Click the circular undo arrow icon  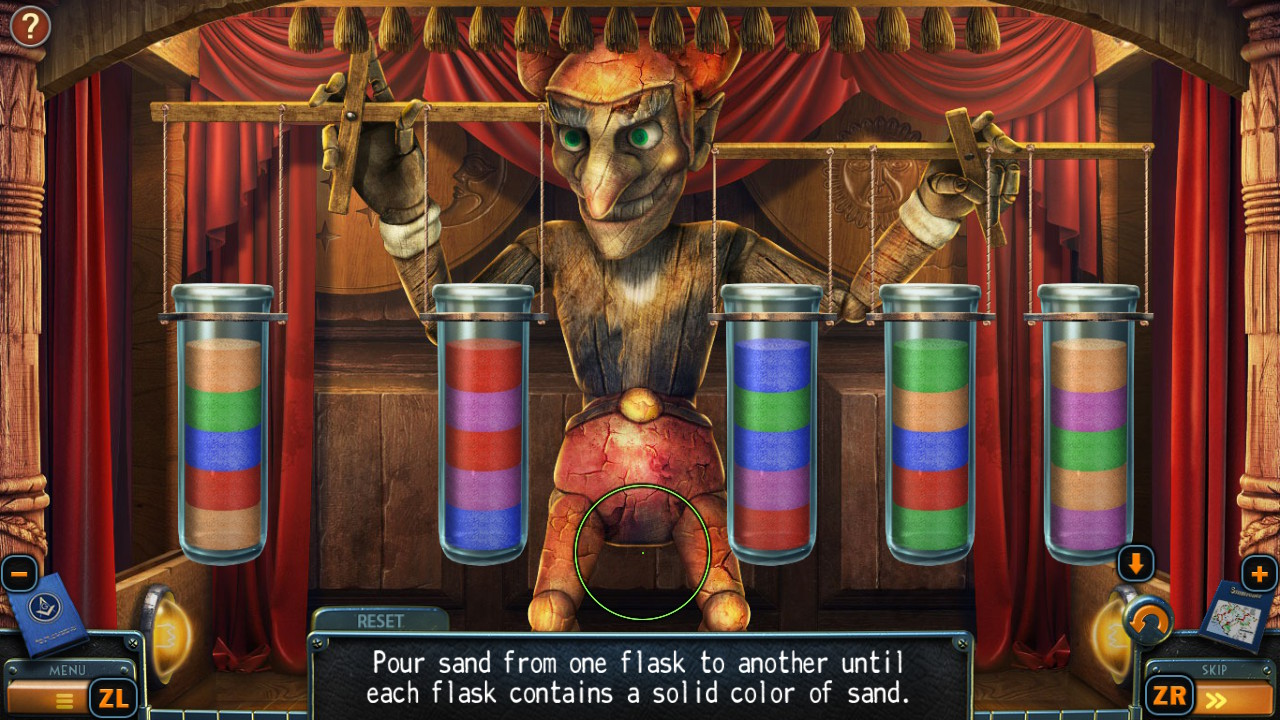1148,622
